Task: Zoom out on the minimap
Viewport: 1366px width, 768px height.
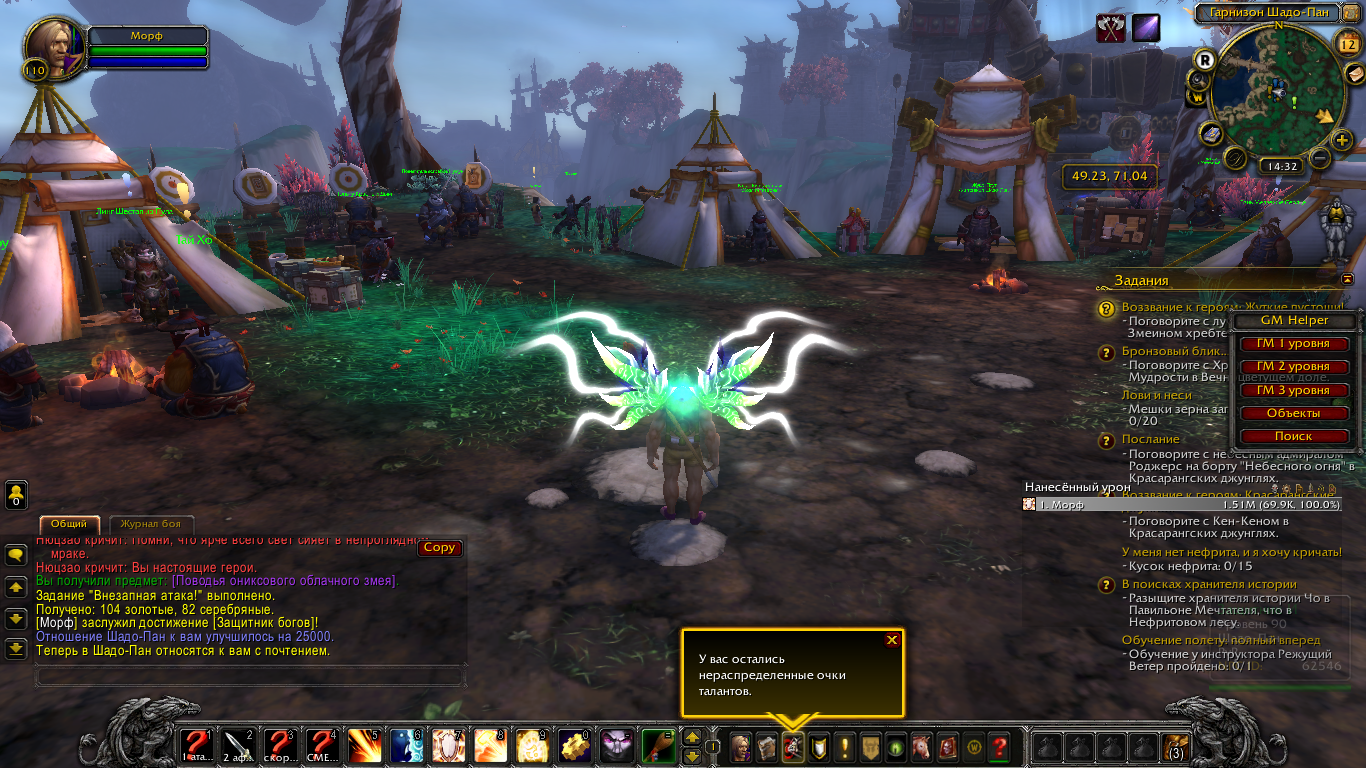Action: coord(1320,158)
